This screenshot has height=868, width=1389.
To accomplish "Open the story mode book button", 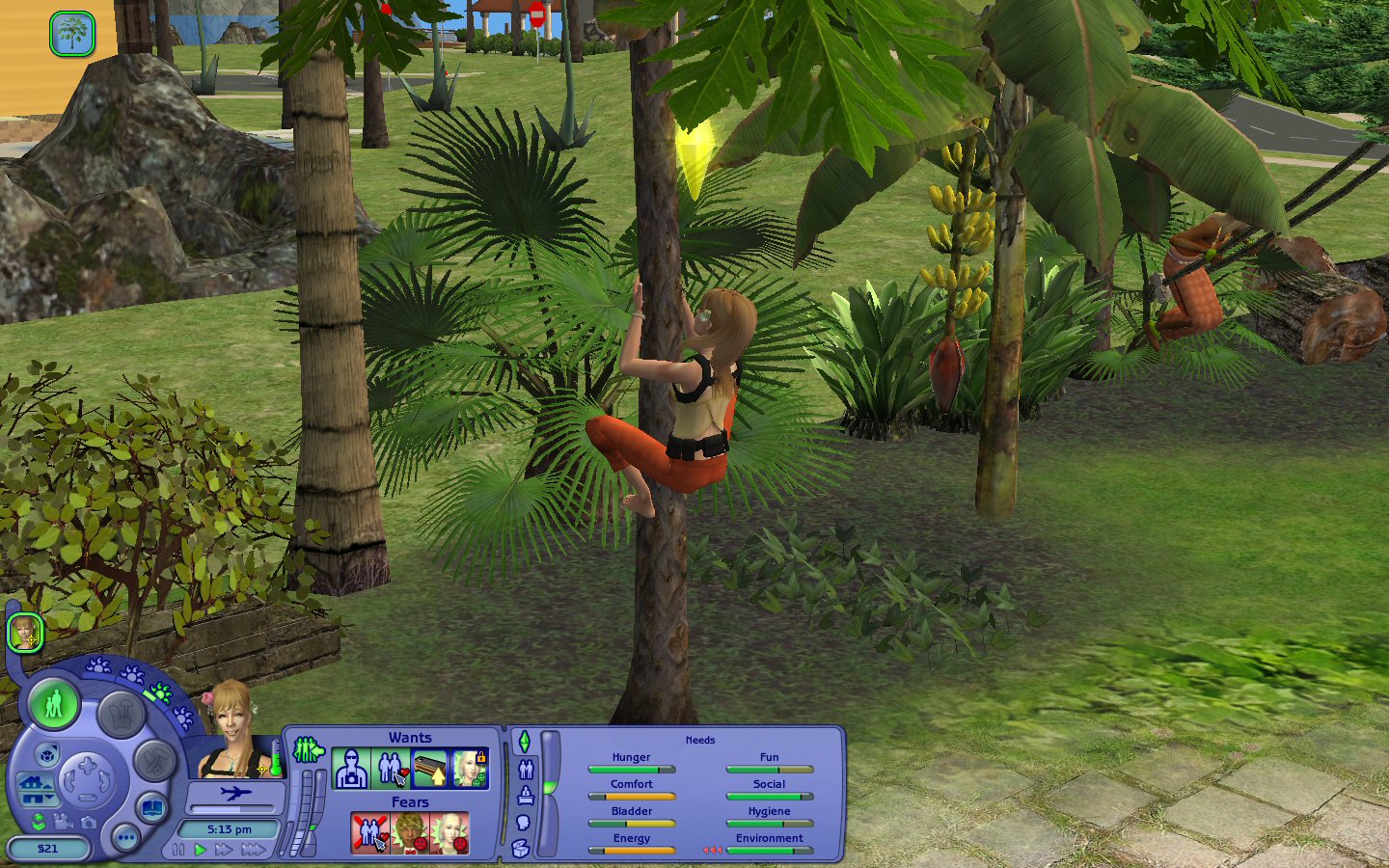I will [152, 806].
